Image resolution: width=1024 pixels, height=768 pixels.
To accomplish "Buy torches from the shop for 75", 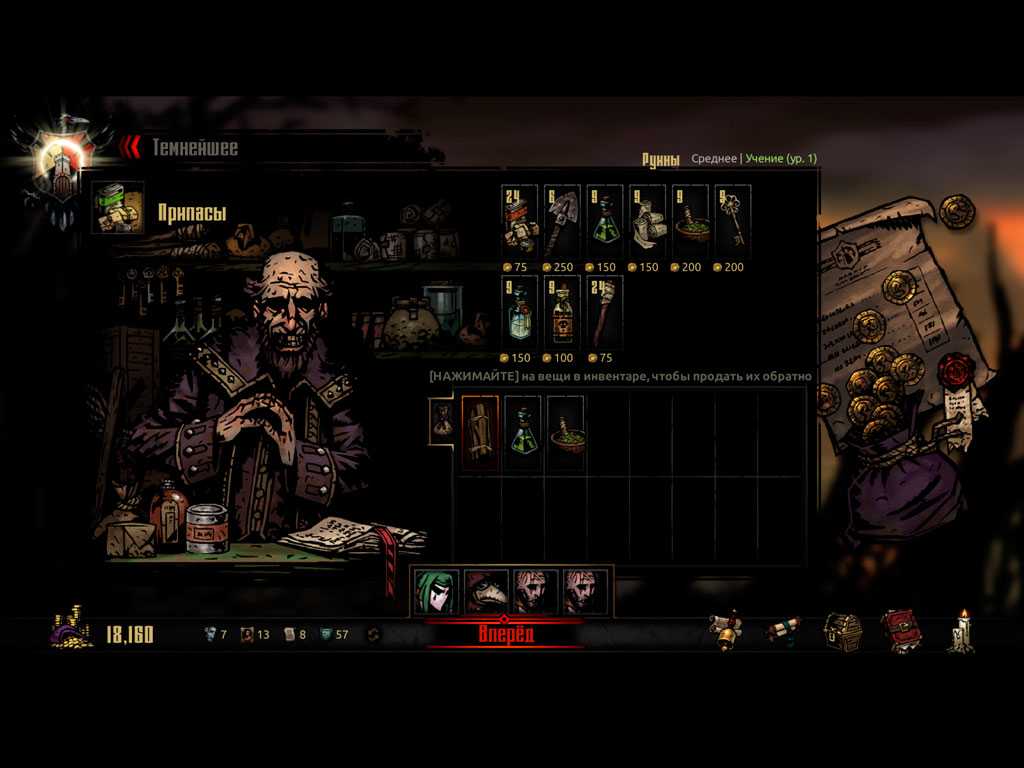I will [x=605, y=310].
